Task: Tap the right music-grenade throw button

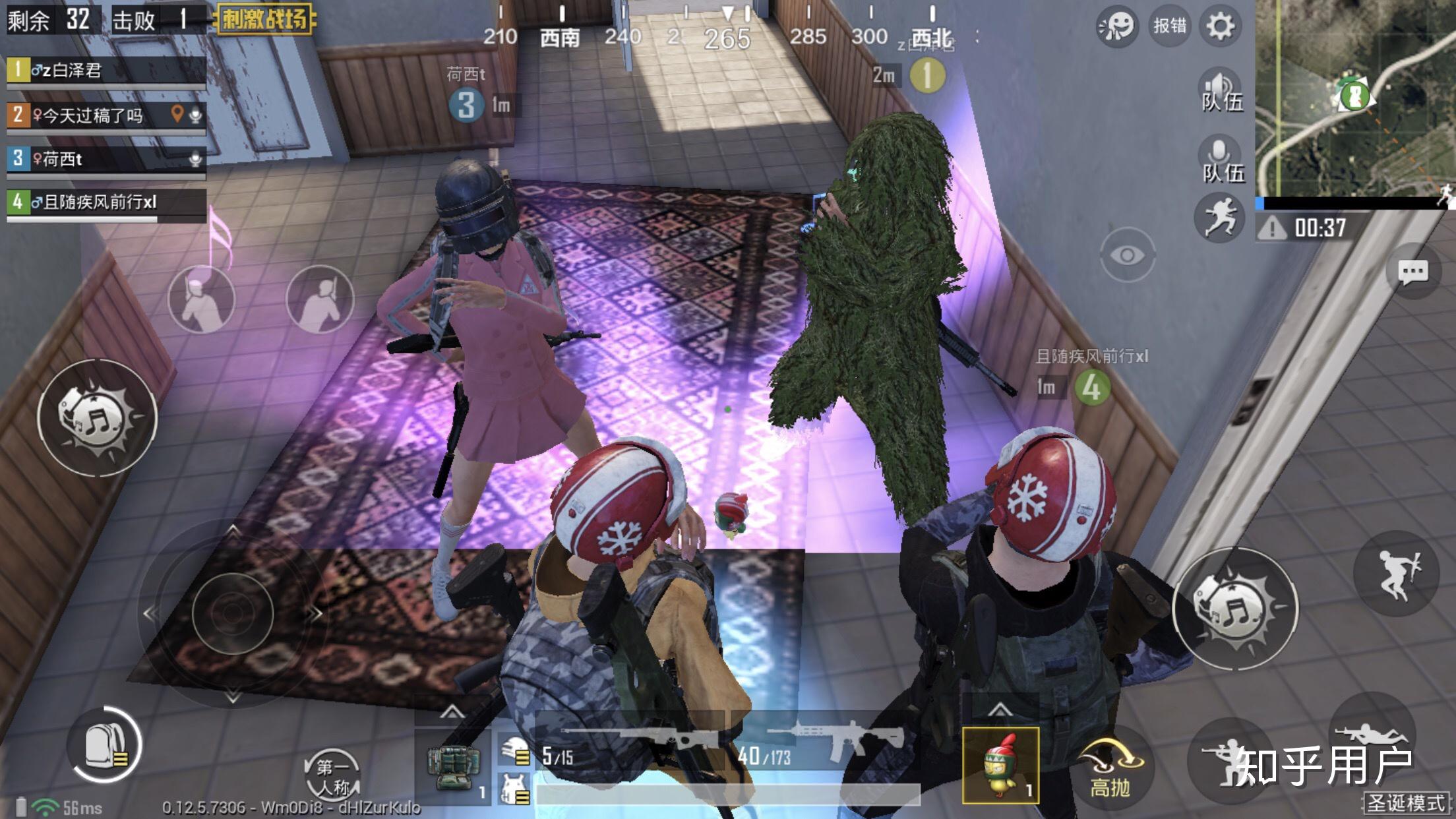Action: pyautogui.click(x=1235, y=608)
